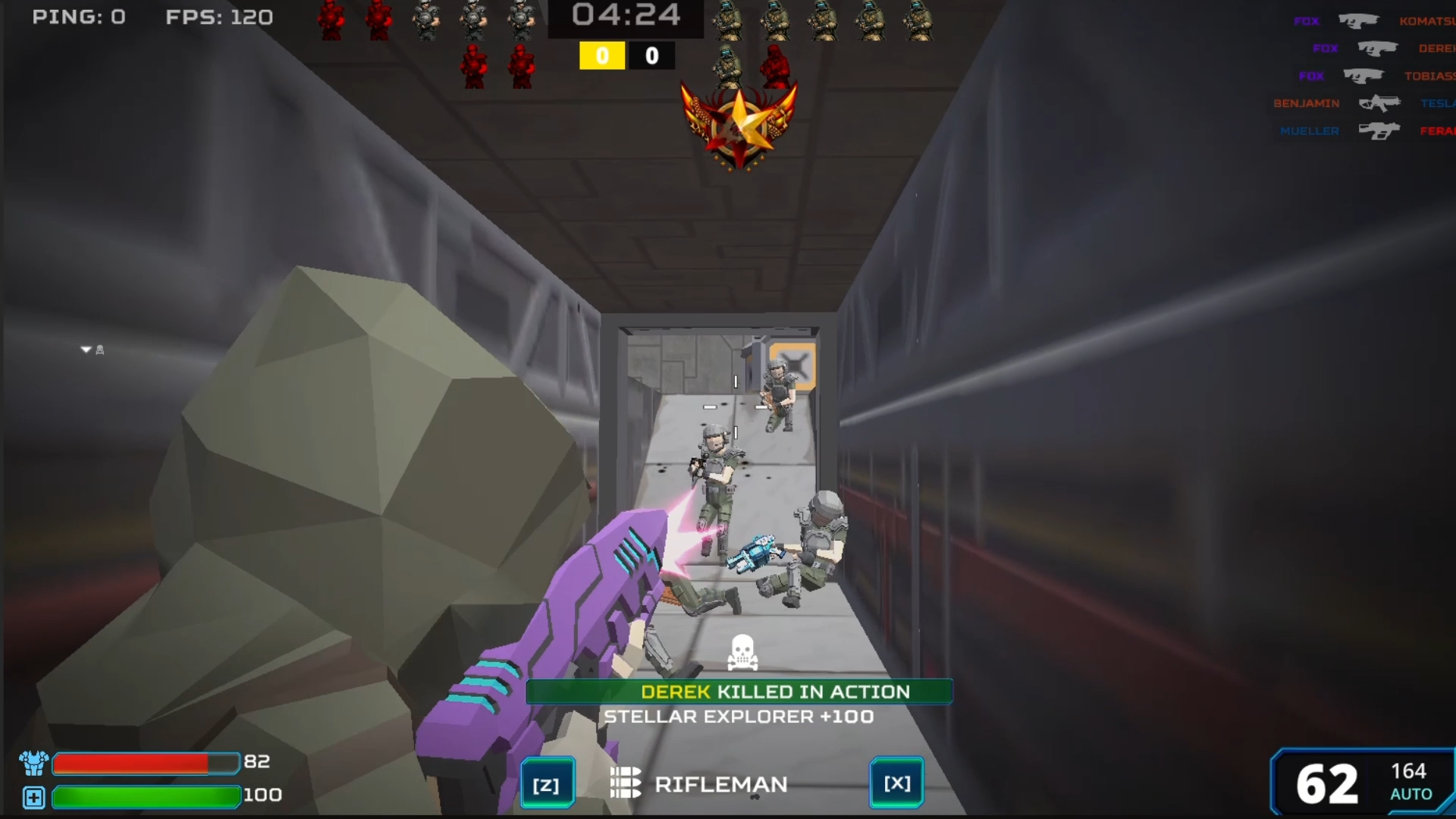Image resolution: width=1456 pixels, height=819 pixels.
Task: Click the yellow team score showing 0
Action: click(601, 55)
